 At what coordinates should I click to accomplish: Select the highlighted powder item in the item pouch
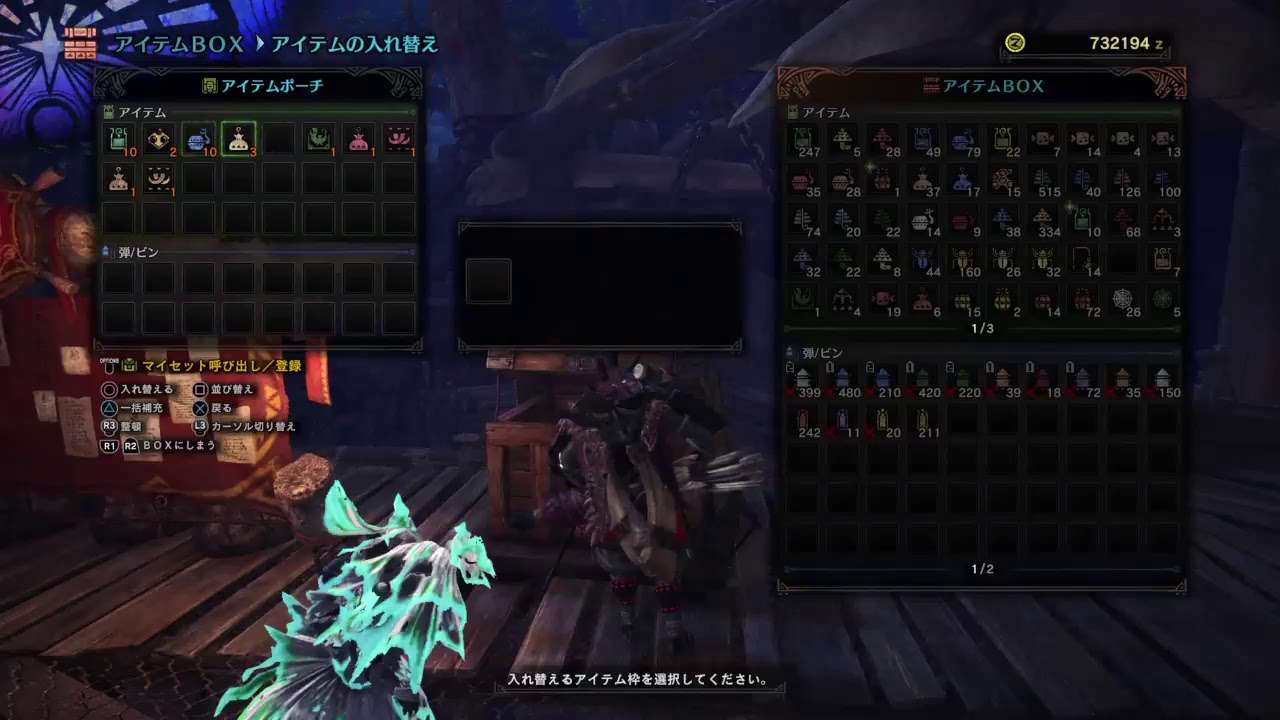[x=239, y=139]
